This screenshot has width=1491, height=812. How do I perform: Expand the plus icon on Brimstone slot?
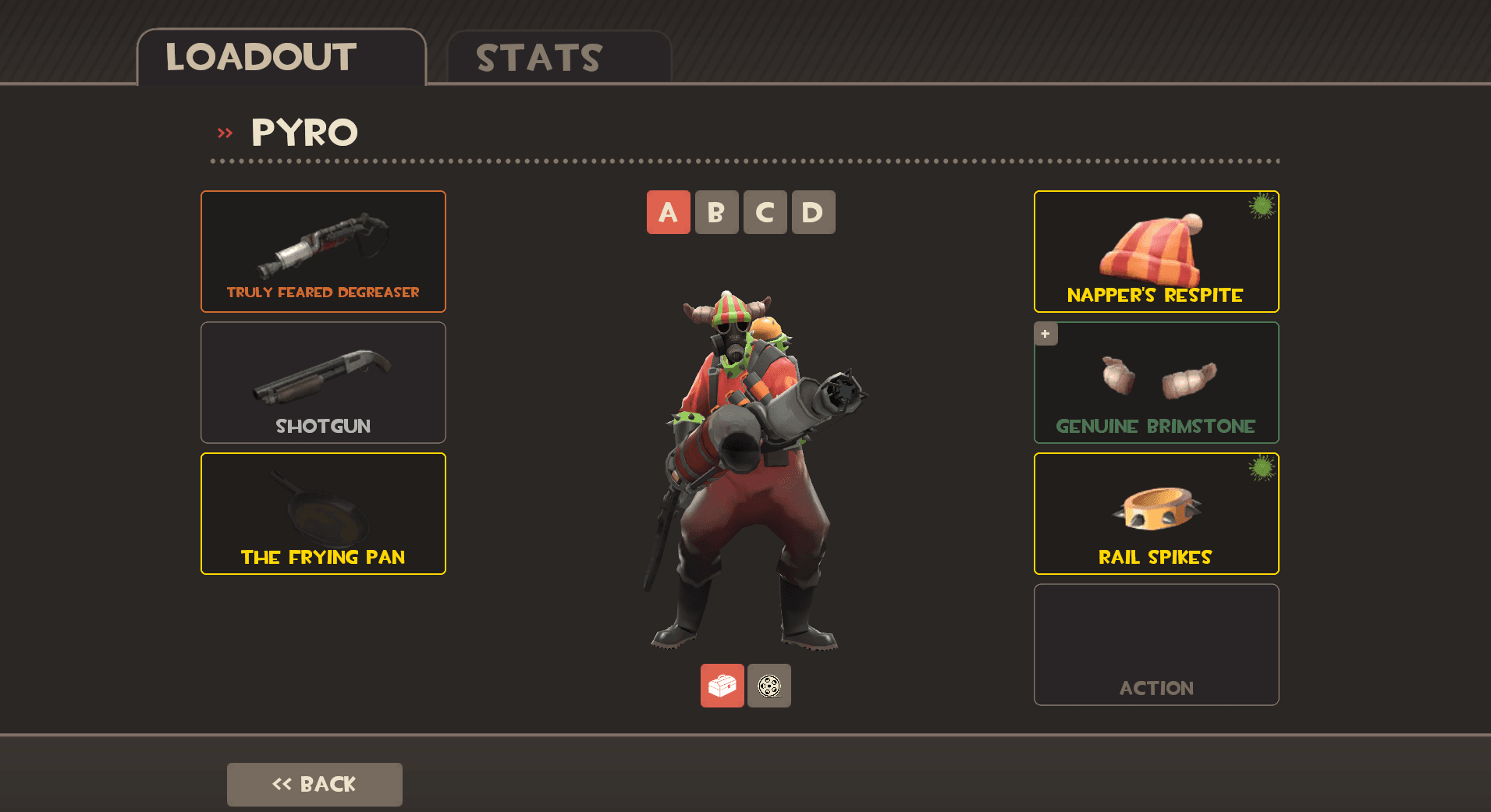pyautogui.click(x=1045, y=334)
